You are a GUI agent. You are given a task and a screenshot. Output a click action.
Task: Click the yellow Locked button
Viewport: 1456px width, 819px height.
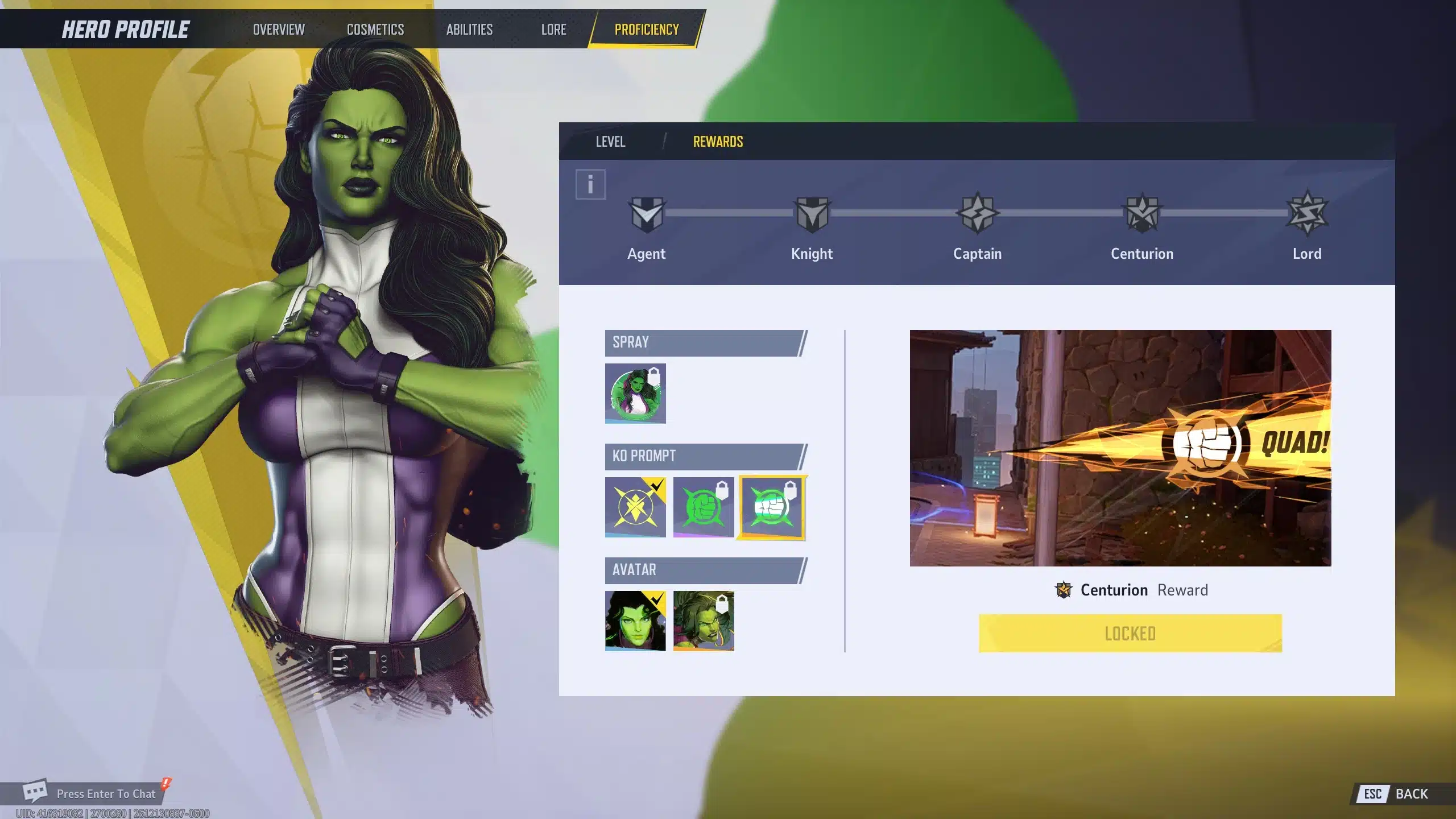tap(1130, 633)
